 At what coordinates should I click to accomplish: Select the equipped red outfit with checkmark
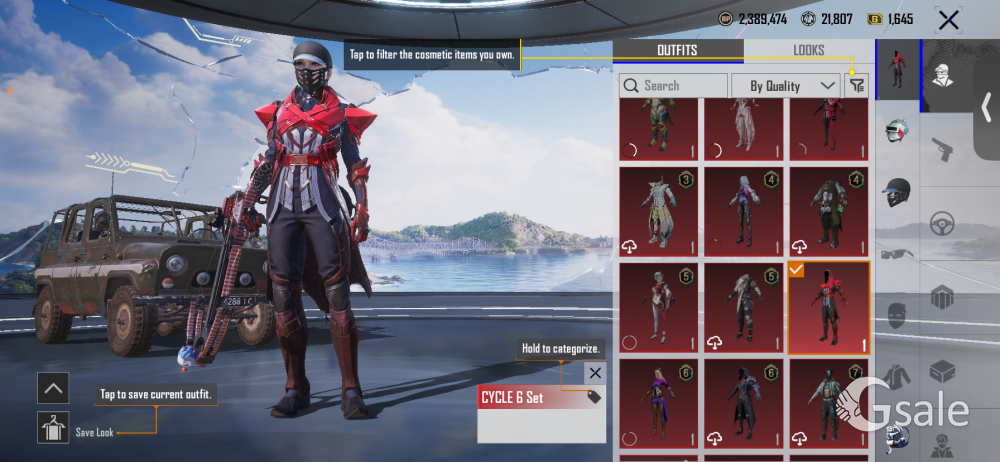tap(828, 308)
